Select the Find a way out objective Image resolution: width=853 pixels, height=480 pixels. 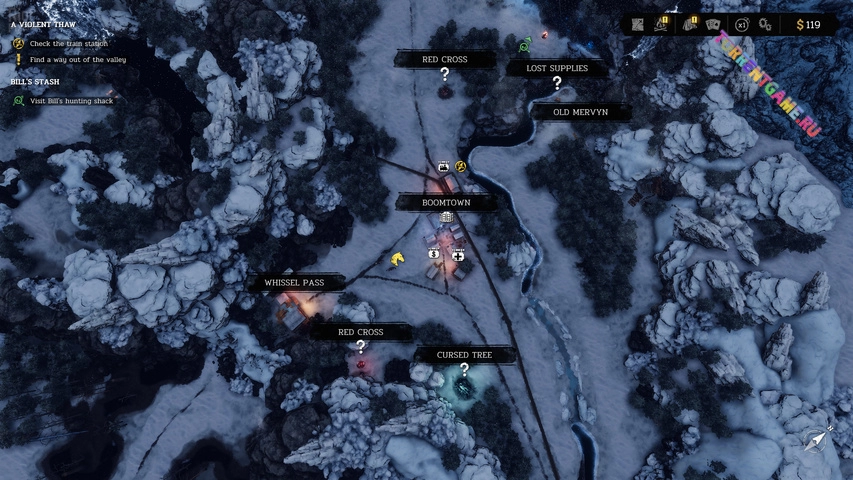click(76, 59)
